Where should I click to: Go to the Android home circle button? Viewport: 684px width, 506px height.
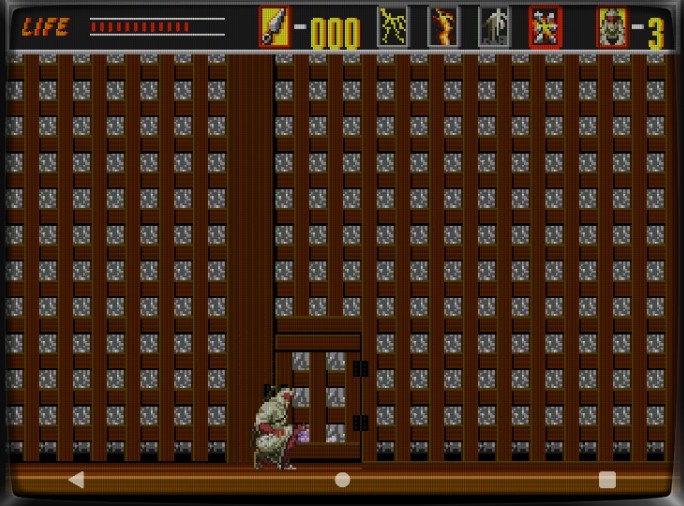[342, 480]
